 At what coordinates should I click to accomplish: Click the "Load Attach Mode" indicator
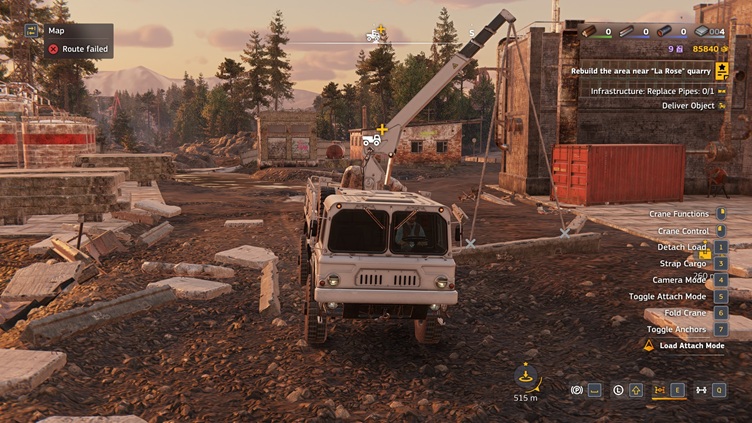684,345
